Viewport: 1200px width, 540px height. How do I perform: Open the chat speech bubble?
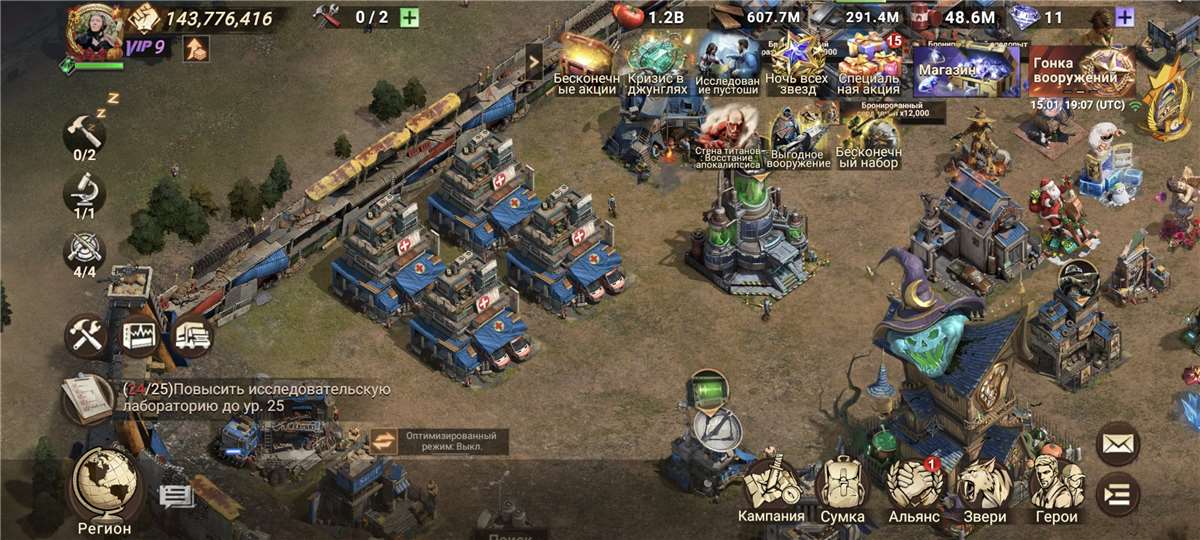tap(175, 495)
